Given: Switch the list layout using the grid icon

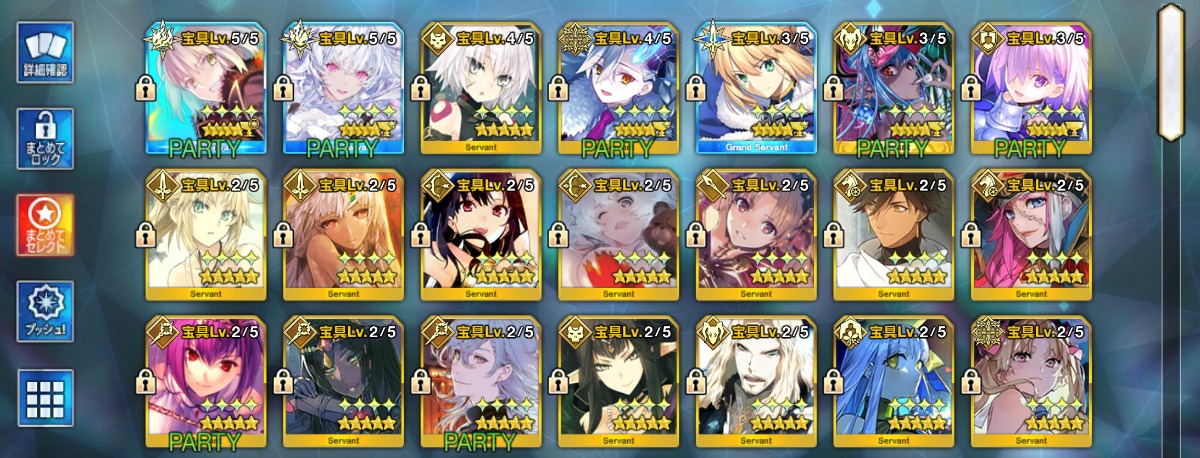Looking at the screenshot, I should pyautogui.click(x=45, y=398).
